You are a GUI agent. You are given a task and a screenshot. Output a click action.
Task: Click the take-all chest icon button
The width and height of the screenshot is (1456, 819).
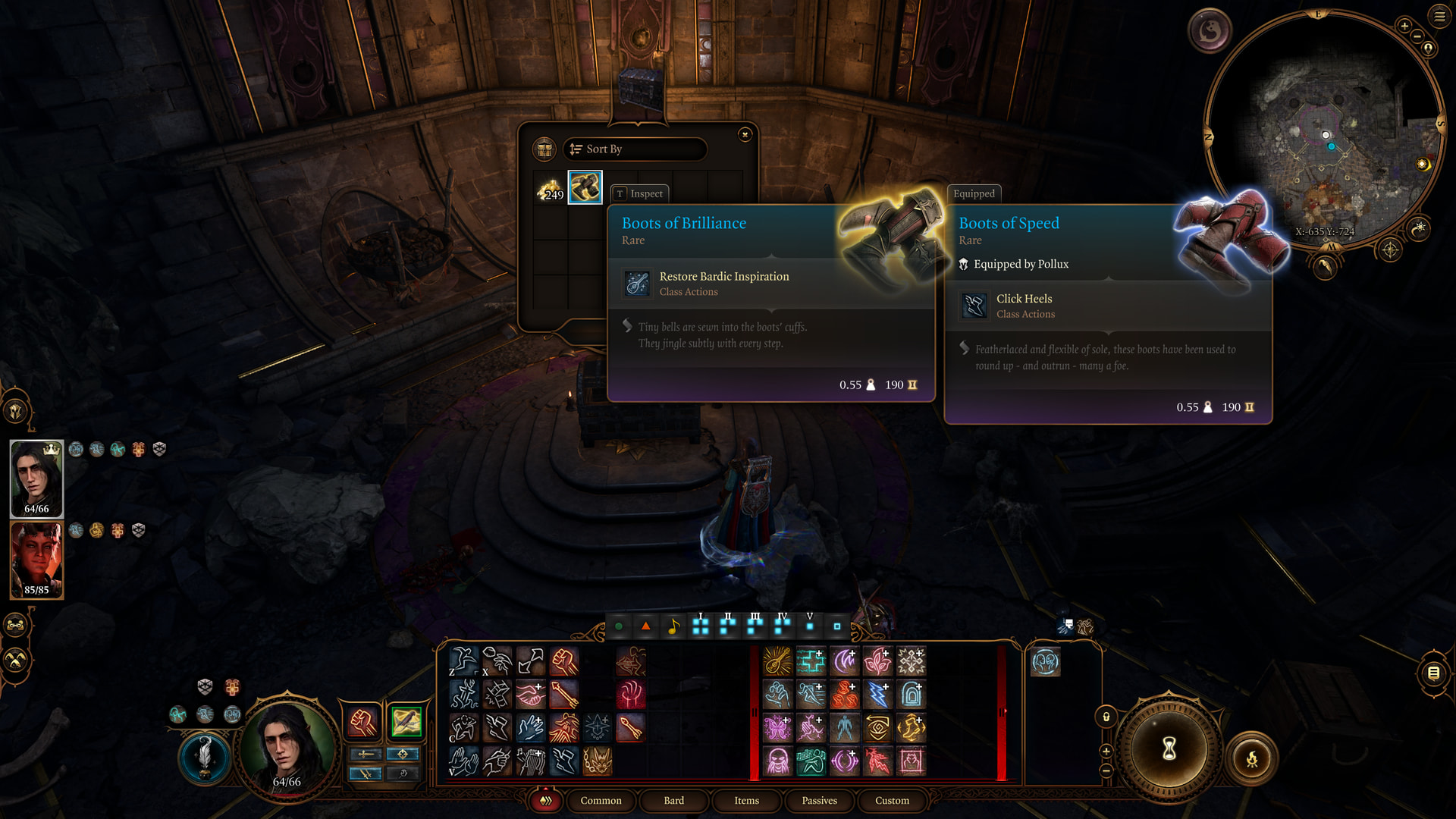point(544,149)
